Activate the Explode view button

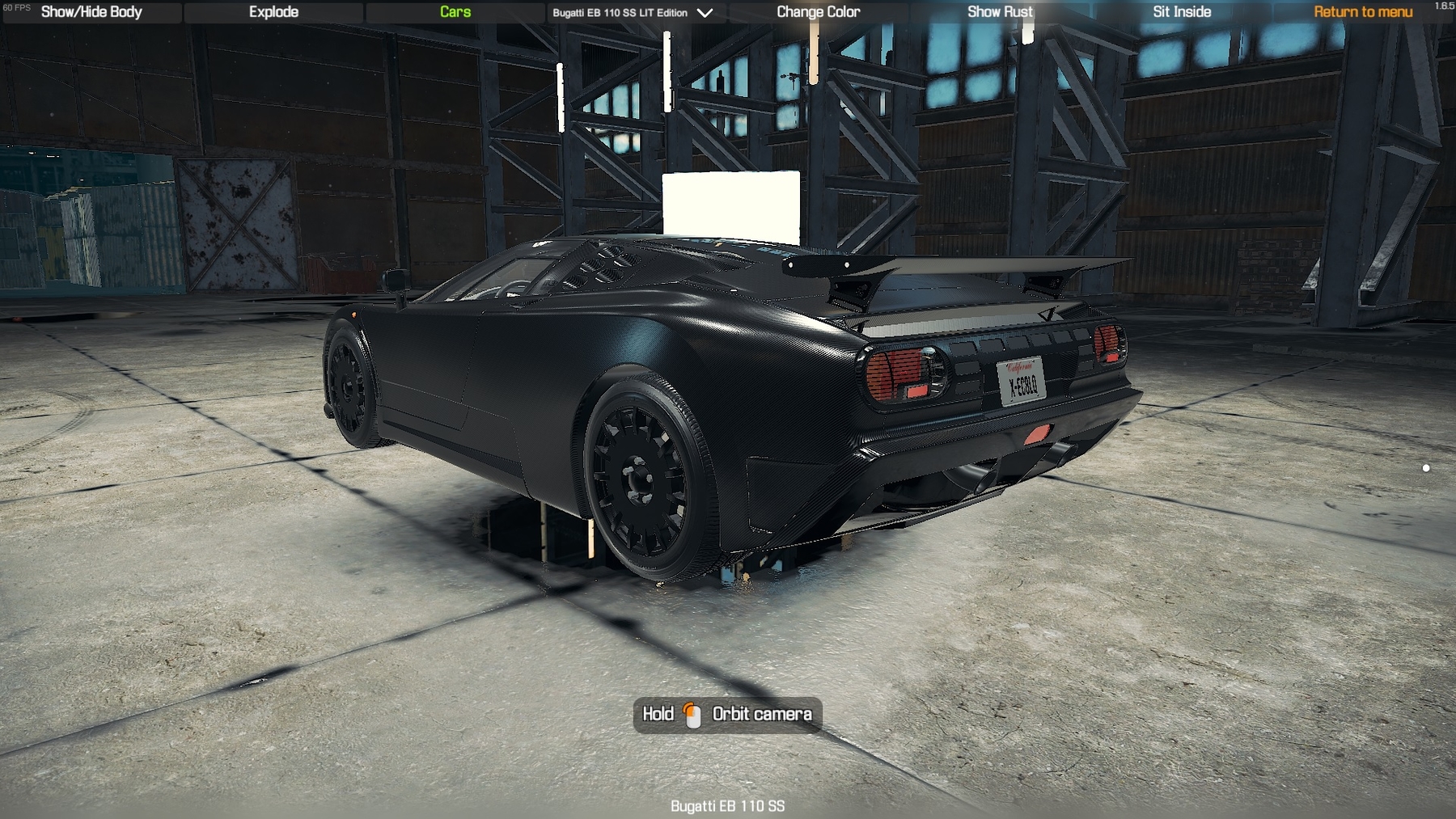point(273,12)
